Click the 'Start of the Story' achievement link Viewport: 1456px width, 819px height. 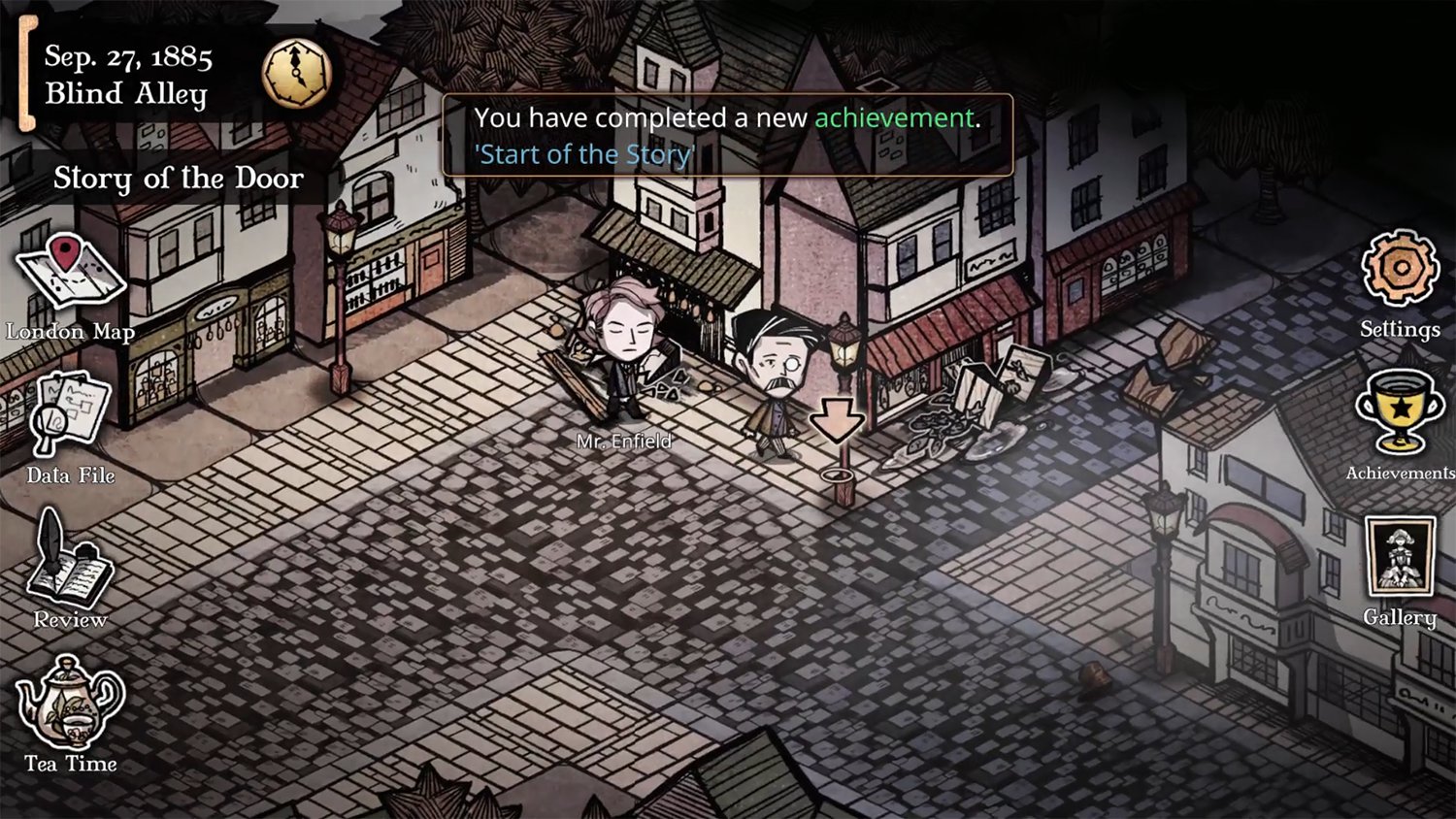click(583, 153)
